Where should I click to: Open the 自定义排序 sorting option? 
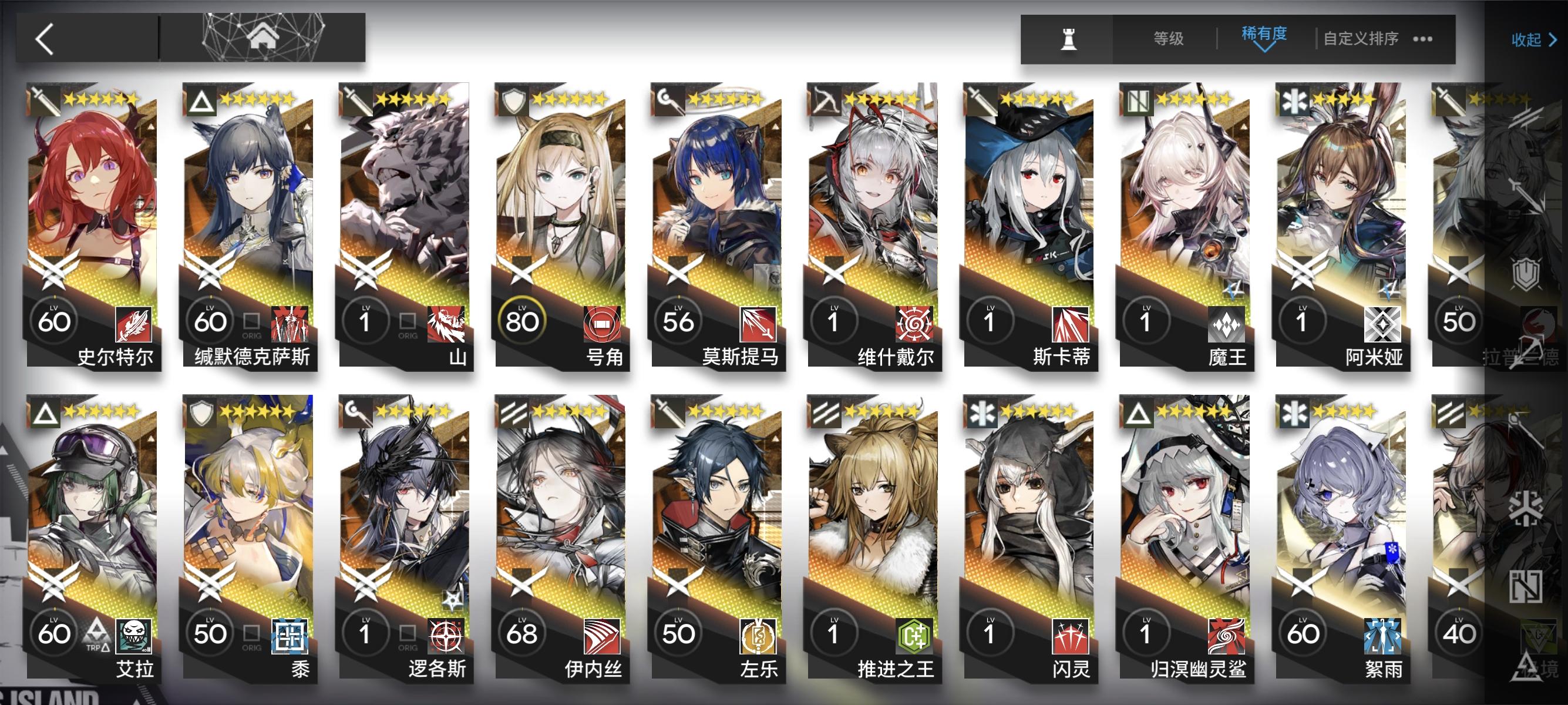[1361, 38]
